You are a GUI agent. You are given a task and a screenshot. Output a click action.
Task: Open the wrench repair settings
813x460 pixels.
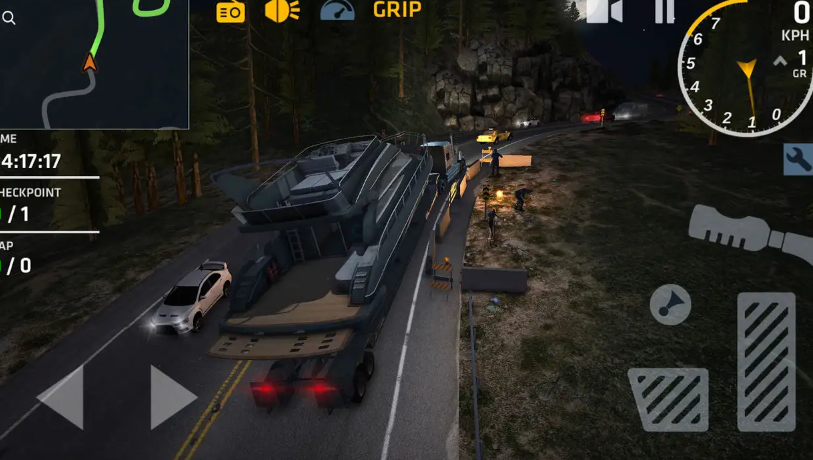pyautogui.click(x=798, y=159)
